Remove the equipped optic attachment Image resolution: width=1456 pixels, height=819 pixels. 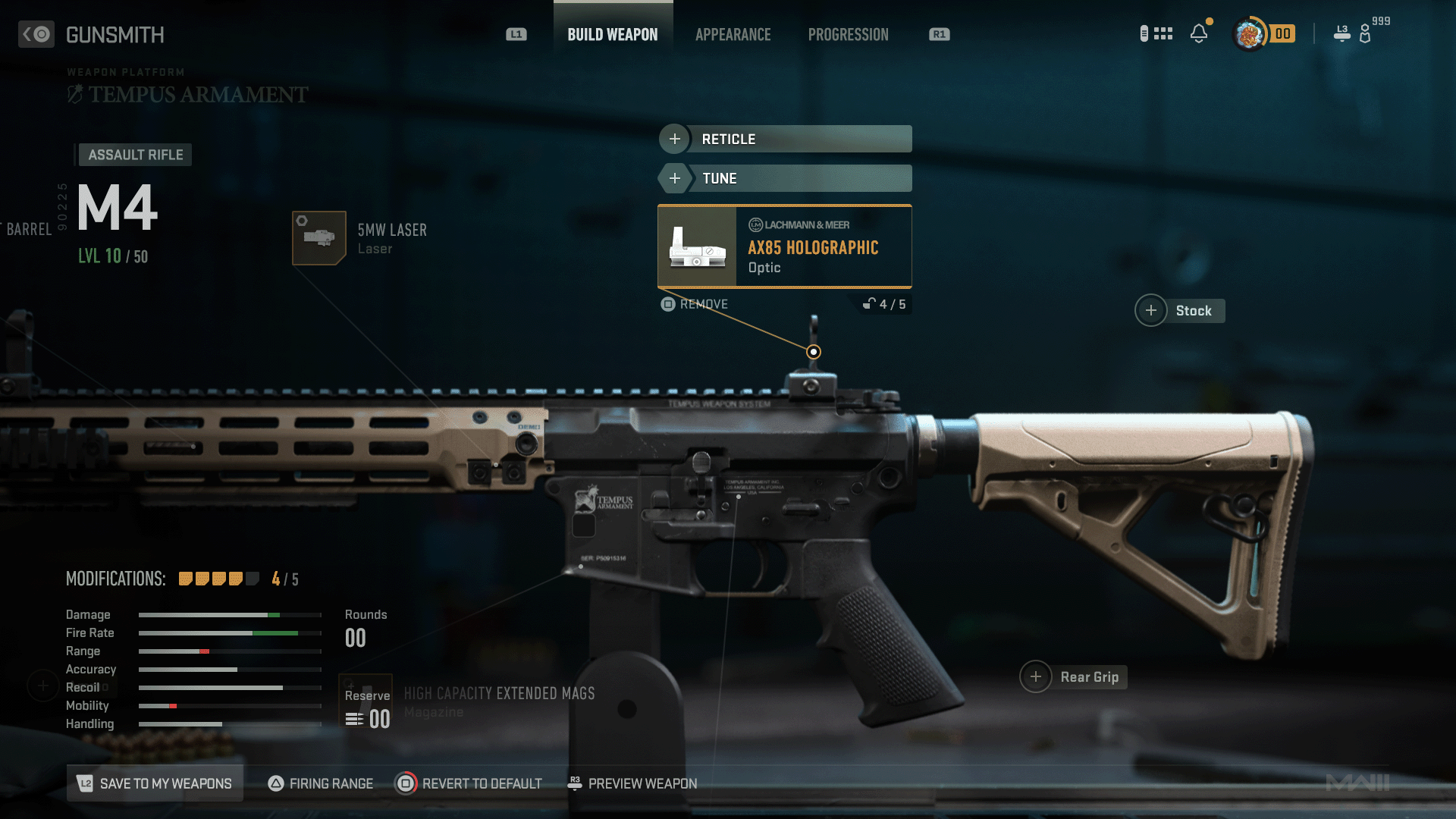pyautogui.click(x=695, y=304)
